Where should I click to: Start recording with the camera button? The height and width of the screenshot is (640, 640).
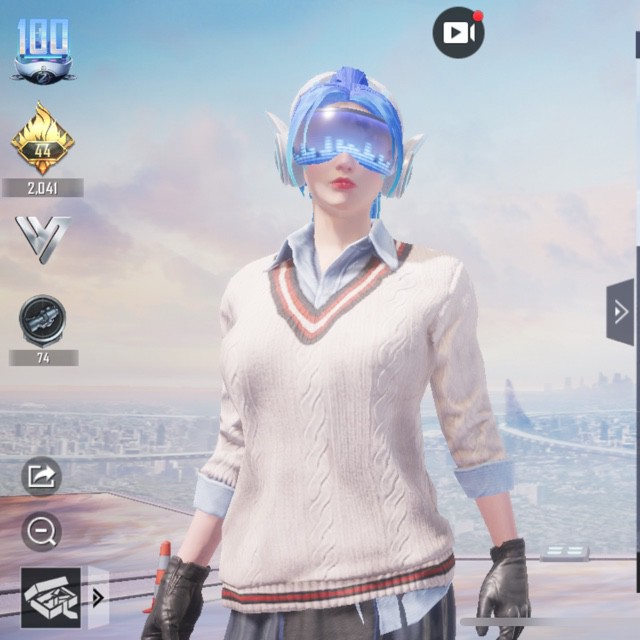(x=458, y=32)
